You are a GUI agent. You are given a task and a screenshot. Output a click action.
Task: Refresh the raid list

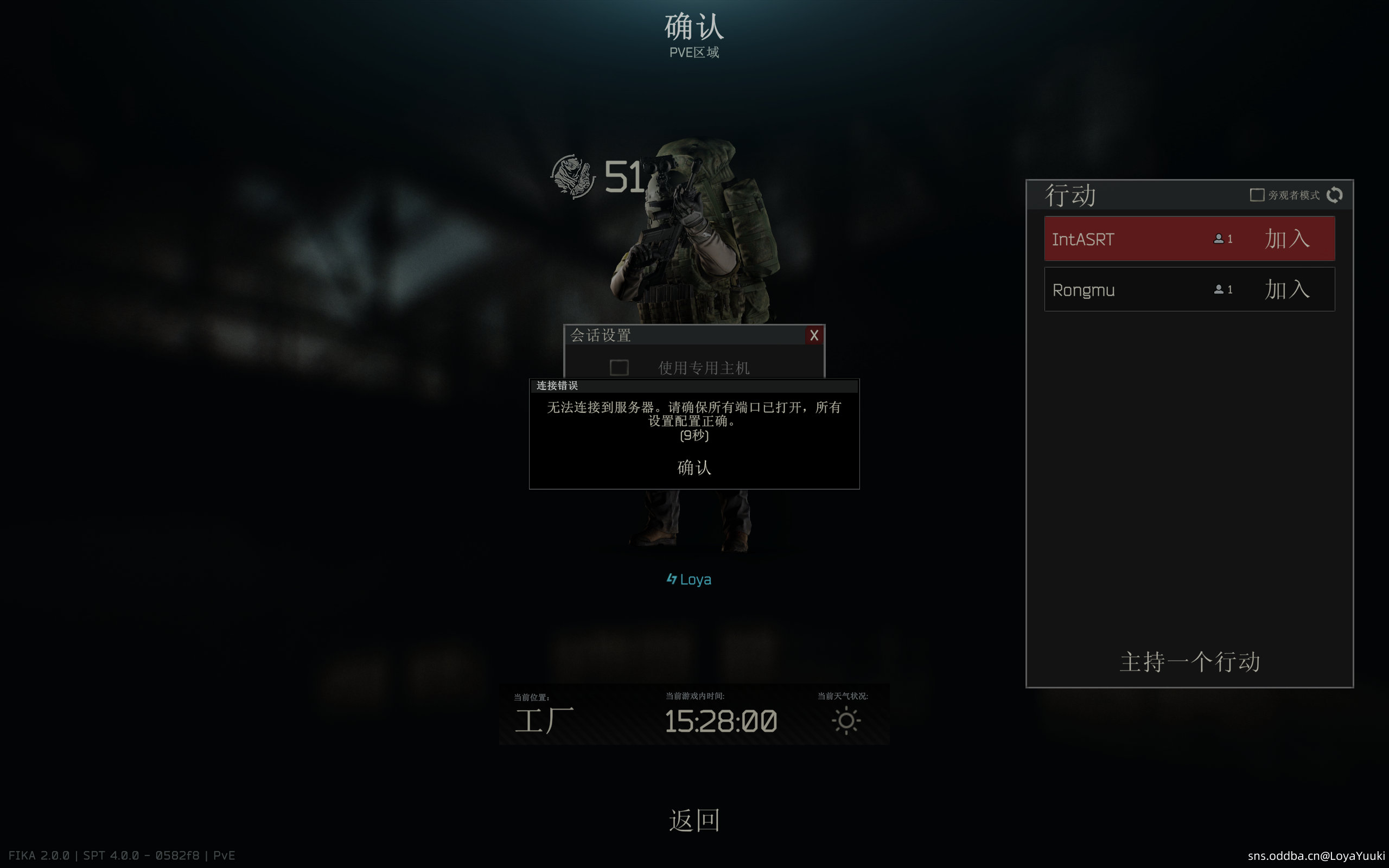point(1335,195)
